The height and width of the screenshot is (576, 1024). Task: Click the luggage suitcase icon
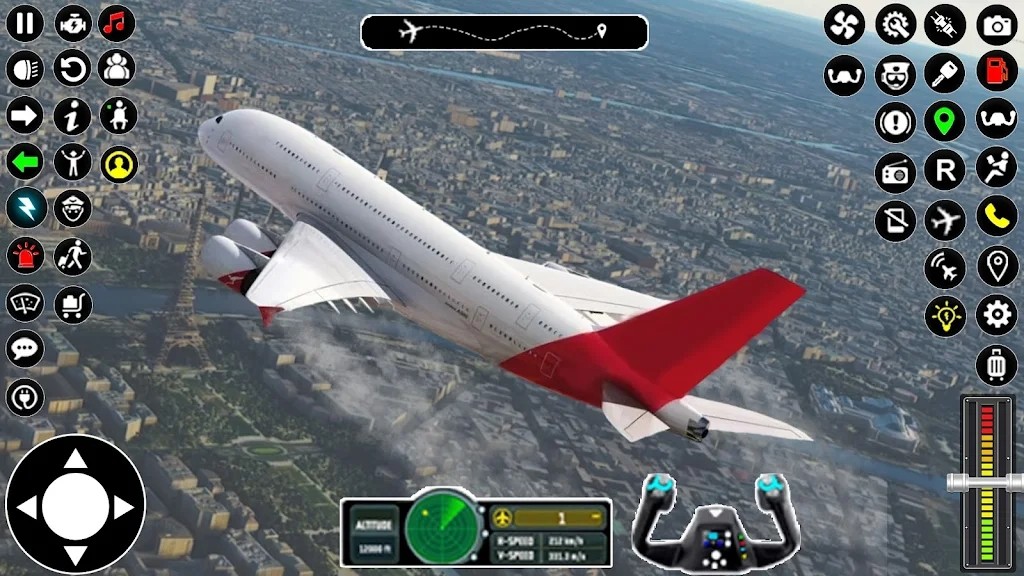pyautogui.click(x=996, y=365)
